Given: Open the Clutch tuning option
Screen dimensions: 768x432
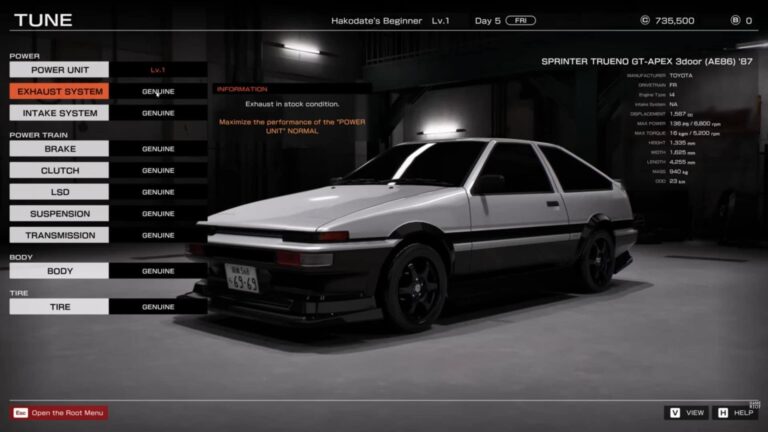Looking at the screenshot, I should tap(59, 171).
